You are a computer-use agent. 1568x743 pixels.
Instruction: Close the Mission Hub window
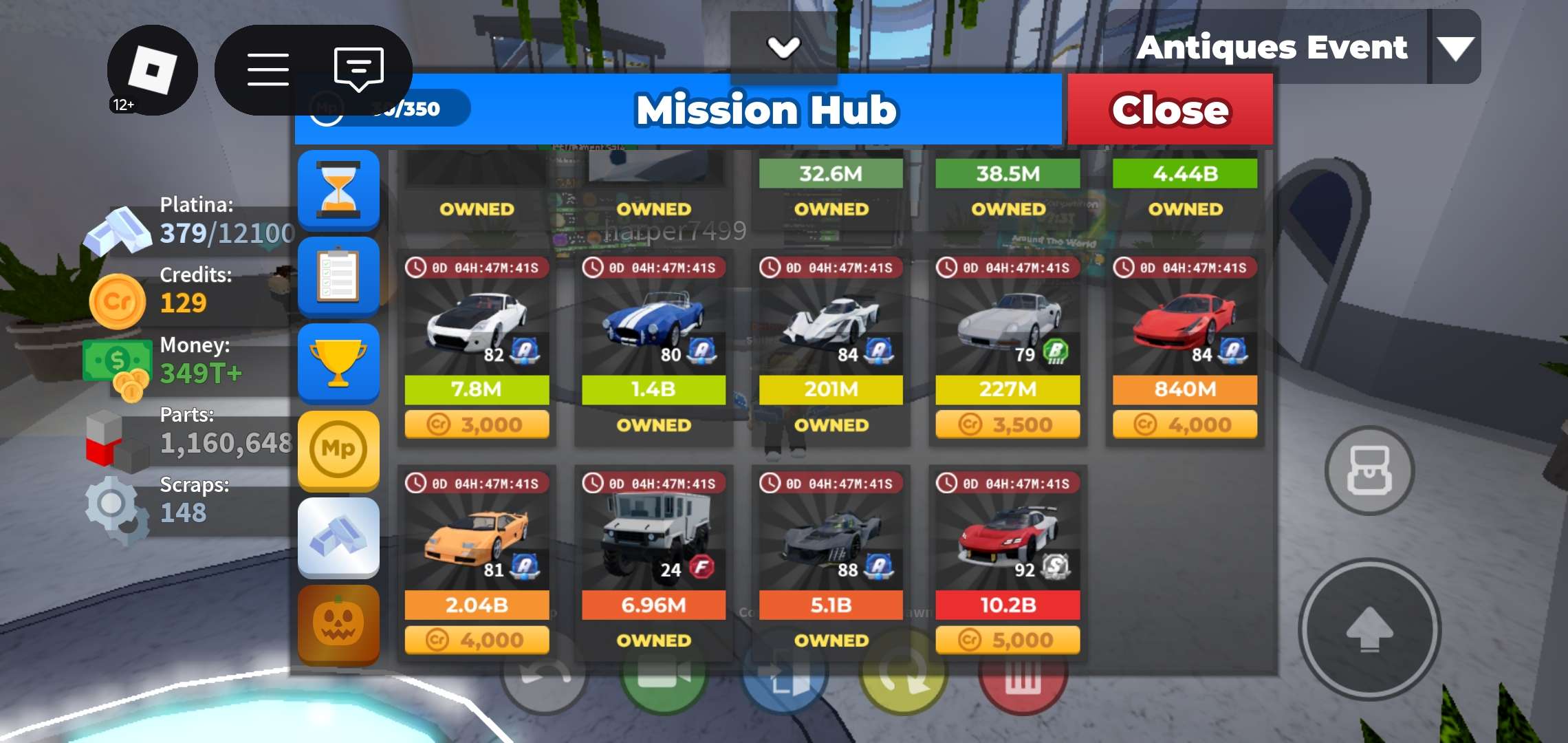pos(1170,110)
